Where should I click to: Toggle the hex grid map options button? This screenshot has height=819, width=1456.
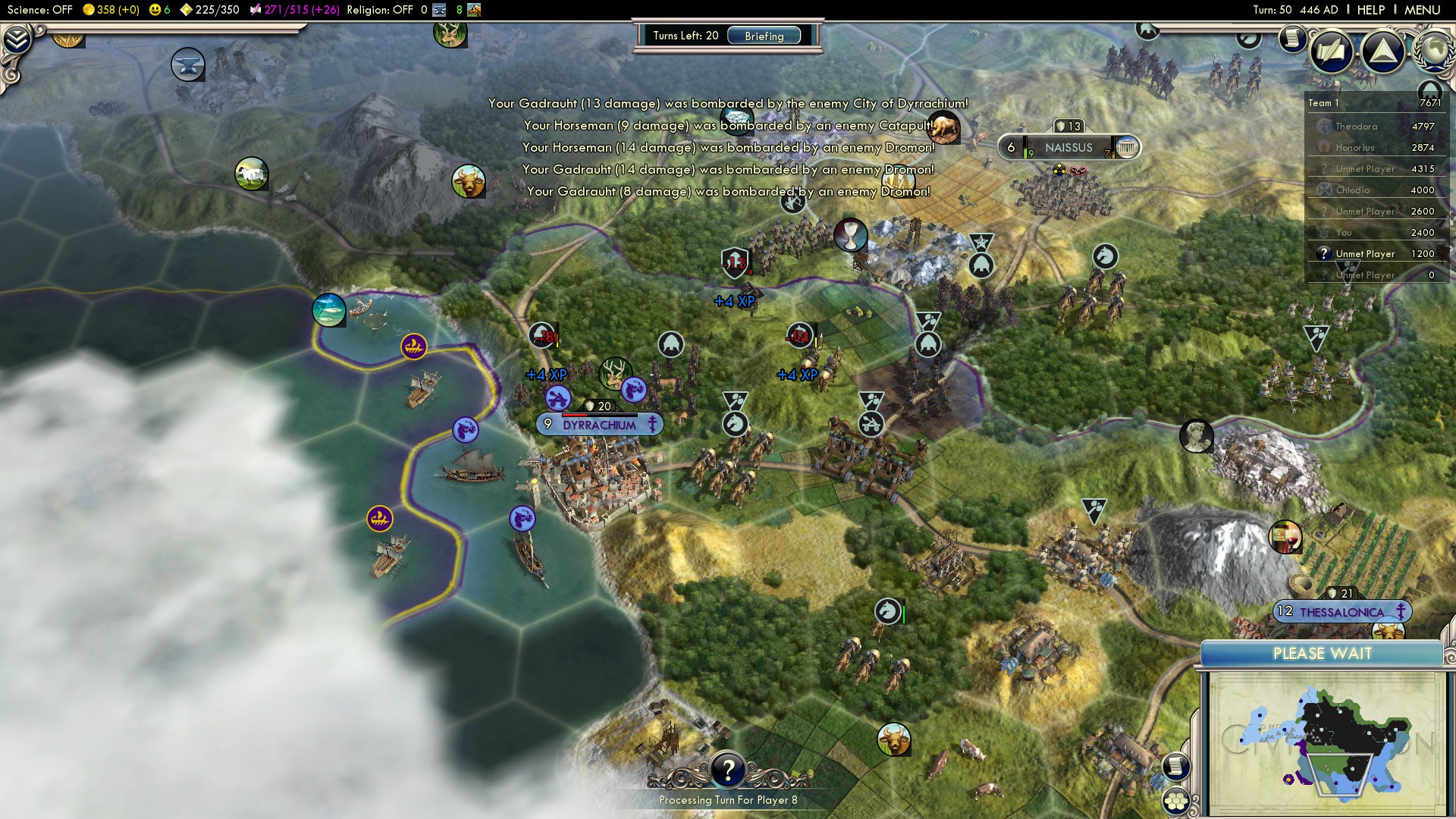point(1176,801)
